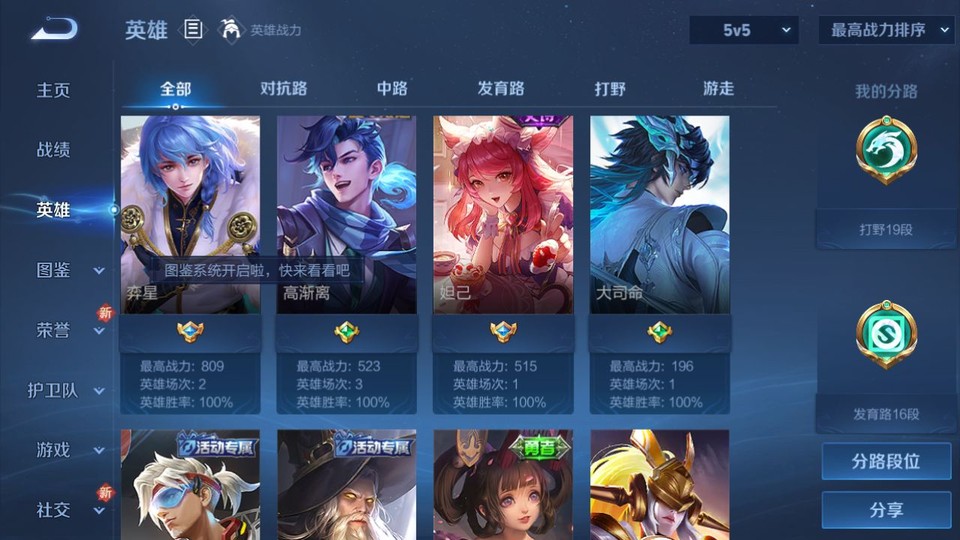Open the 分路段位 button
The width and height of the screenshot is (960, 540).
pos(886,462)
